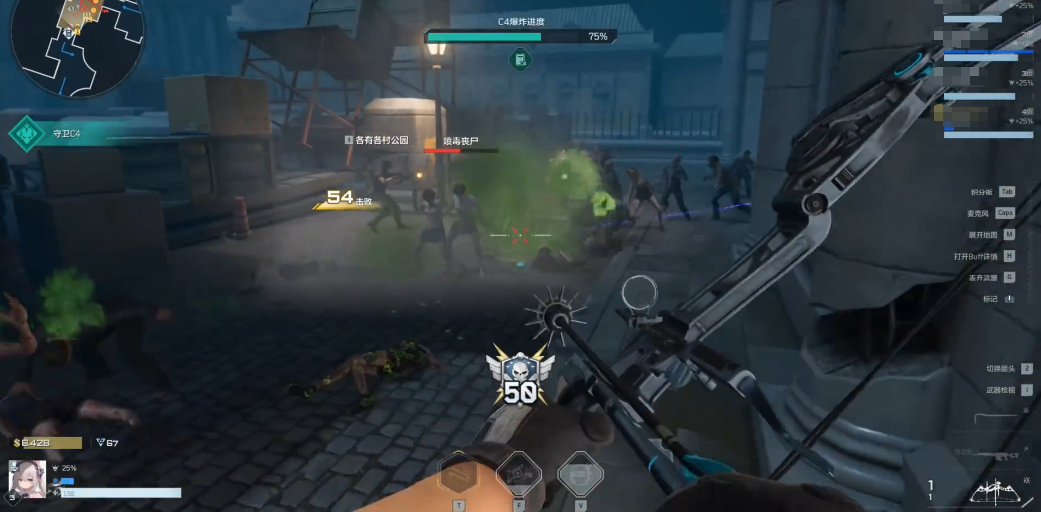The height and width of the screenshot is (512, 1041).
Task: Activate the hexagonal skill above the T key
Action: [x=459, y=474]
